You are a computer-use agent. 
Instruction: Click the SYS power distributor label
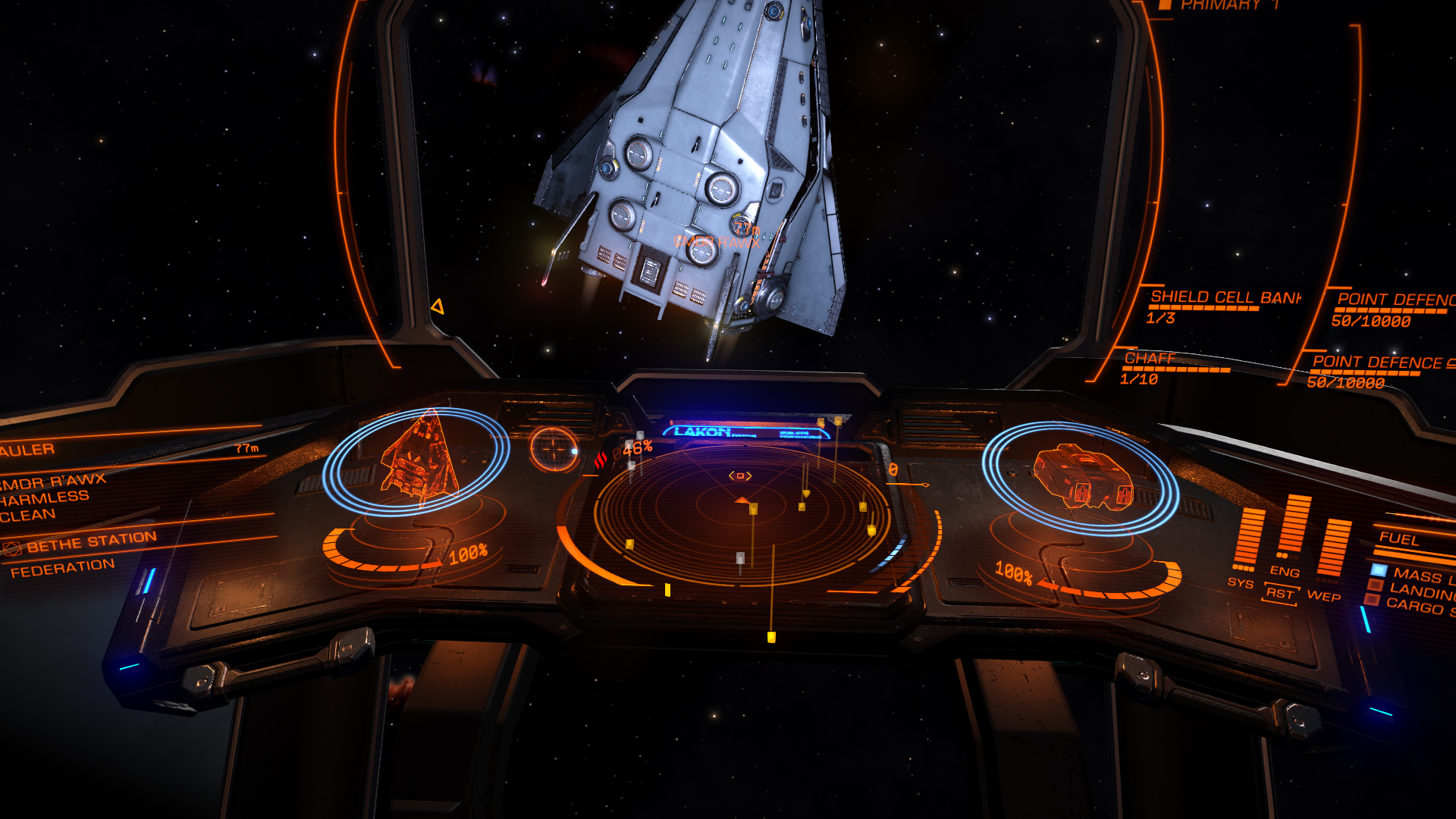point(1240,582)
